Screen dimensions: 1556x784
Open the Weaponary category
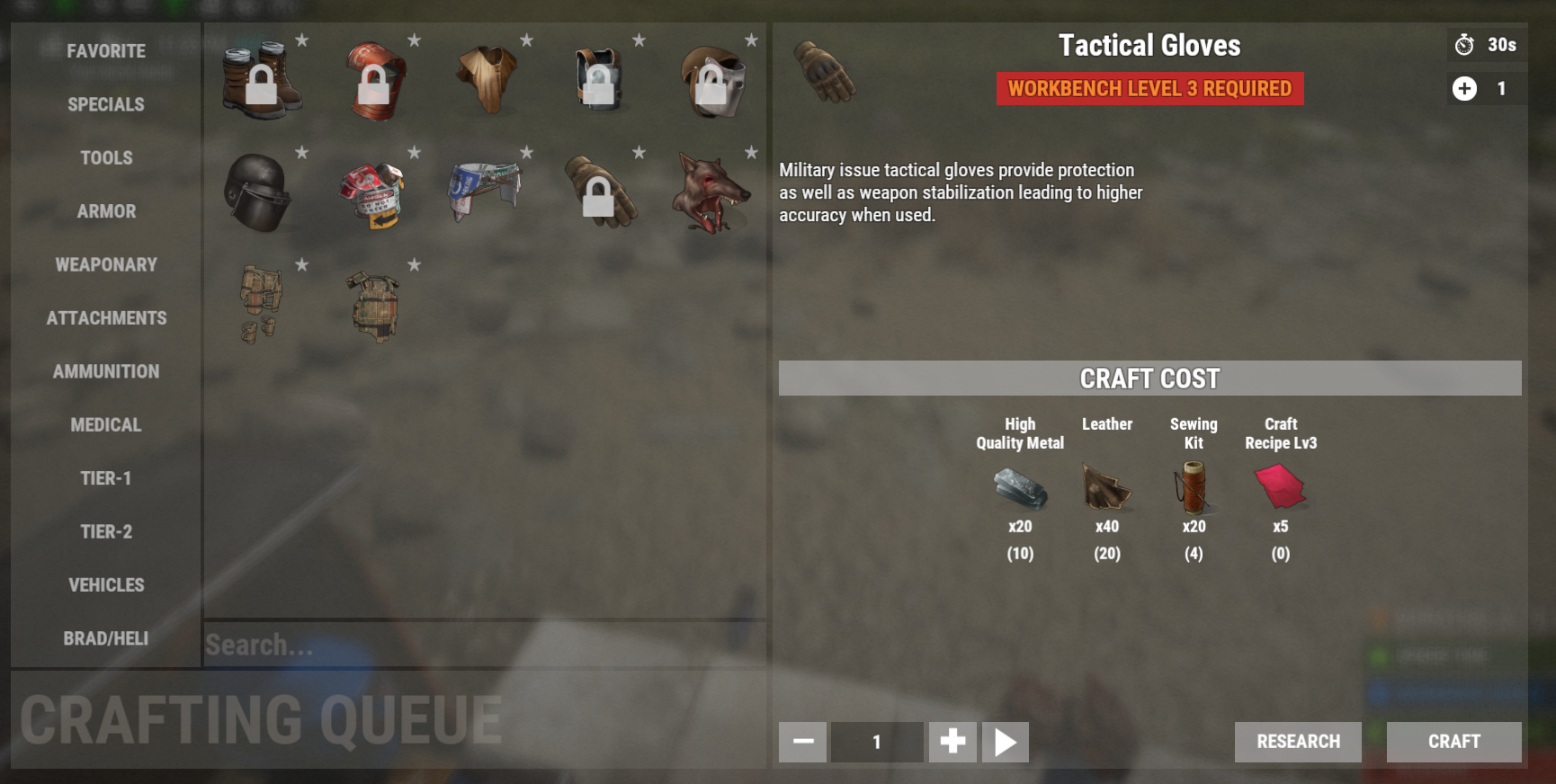tap(106, 264)
